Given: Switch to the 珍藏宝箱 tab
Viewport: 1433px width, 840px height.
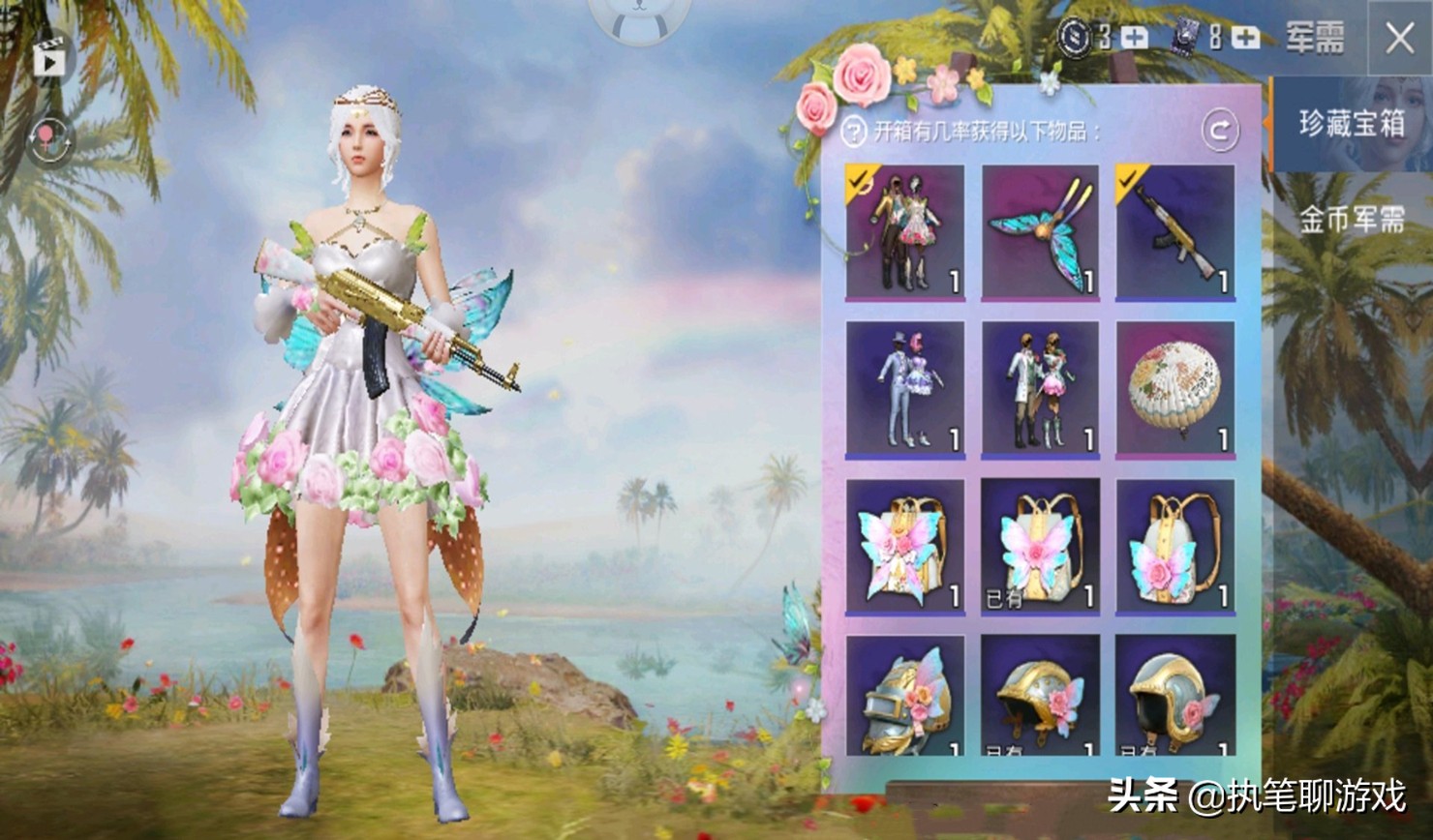Looking at the screenshot, I should pyautogui.click(x=1352, y=124).
